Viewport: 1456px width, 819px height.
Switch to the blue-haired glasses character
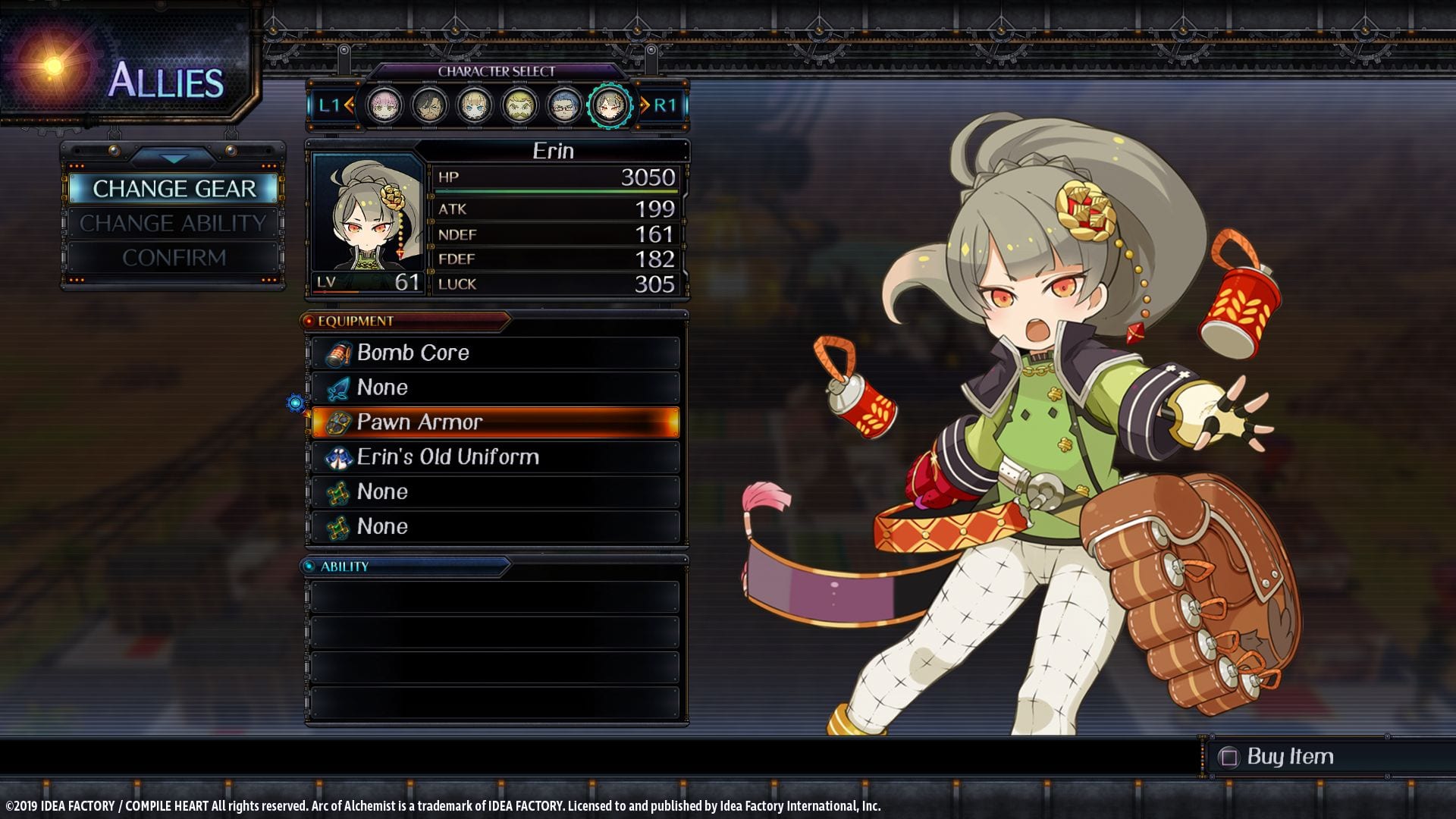click(x=563, y=105)
